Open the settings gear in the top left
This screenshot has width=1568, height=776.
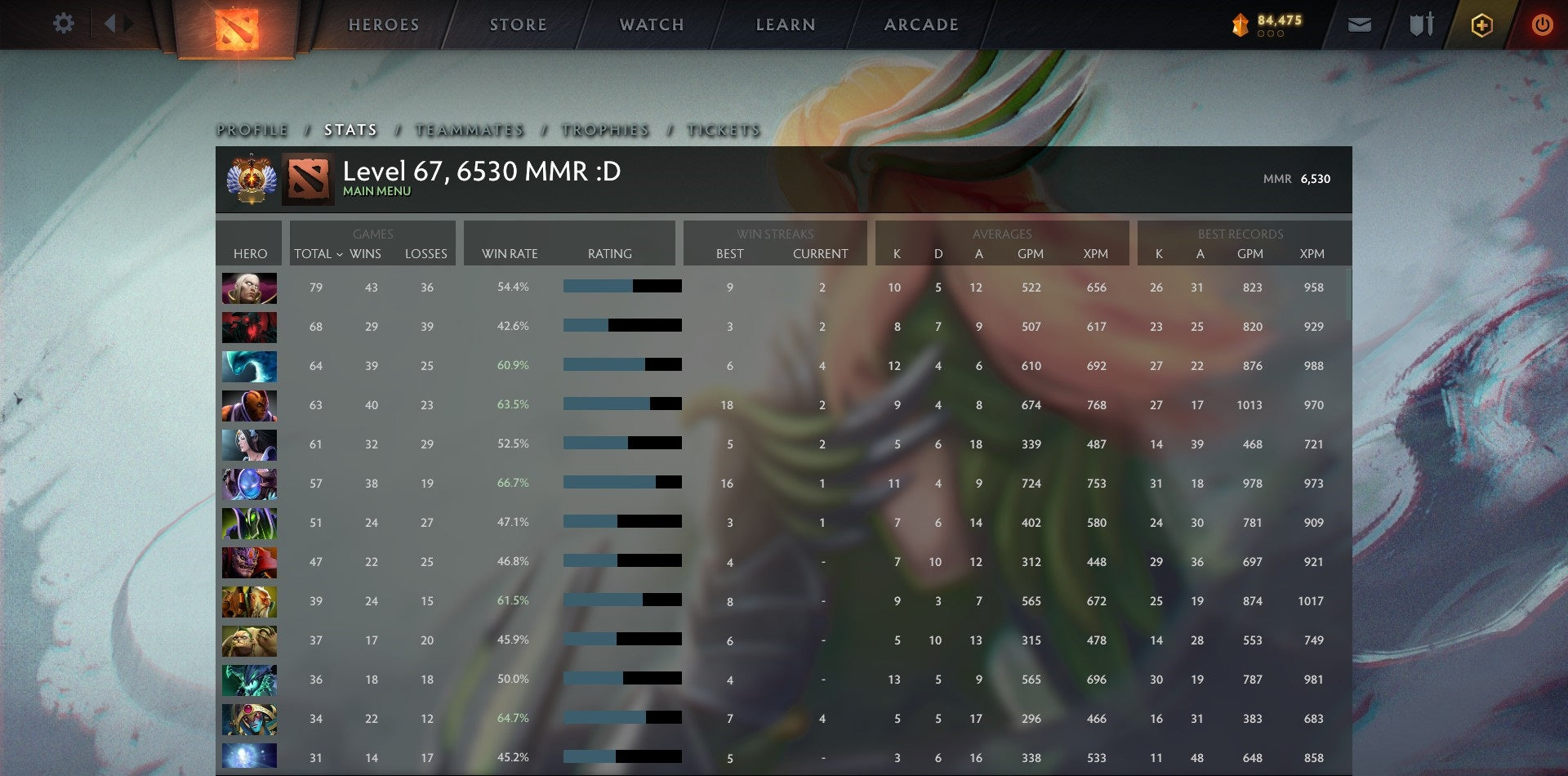(64, 23)
